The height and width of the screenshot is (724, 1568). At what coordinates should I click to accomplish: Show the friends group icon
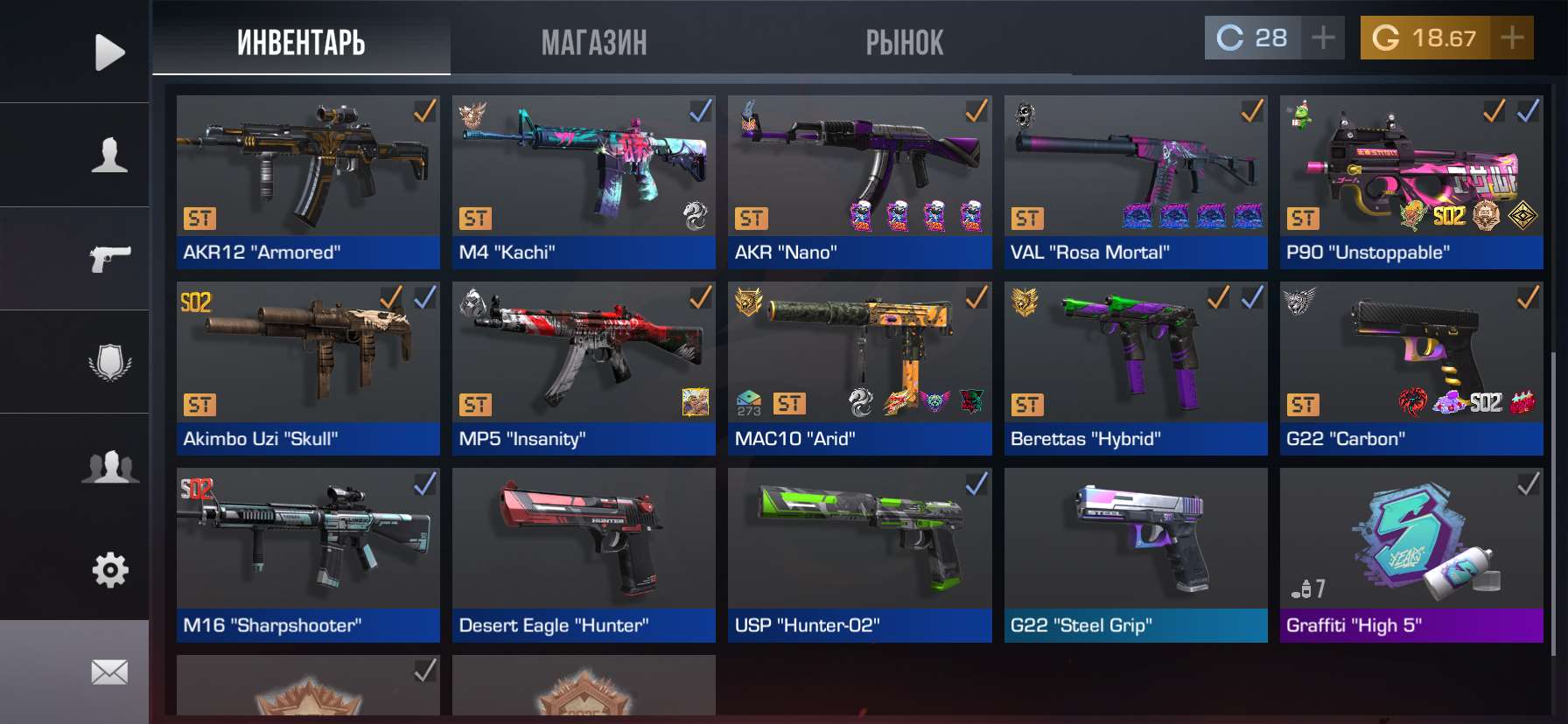tap(109, 466)
